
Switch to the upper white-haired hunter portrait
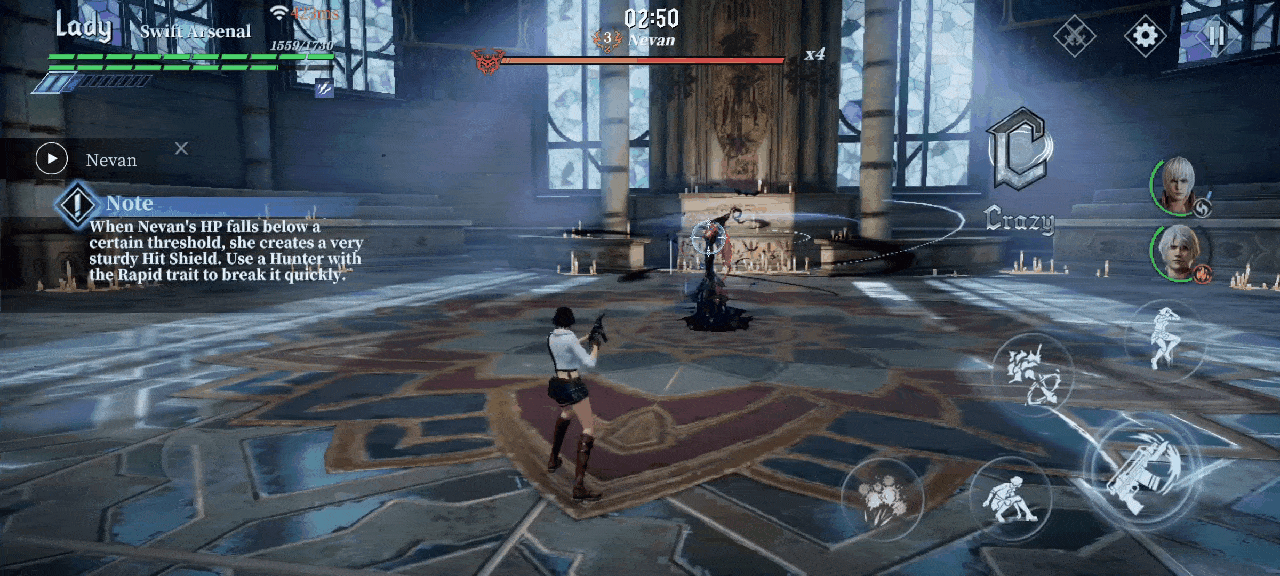click(1180, 186)
